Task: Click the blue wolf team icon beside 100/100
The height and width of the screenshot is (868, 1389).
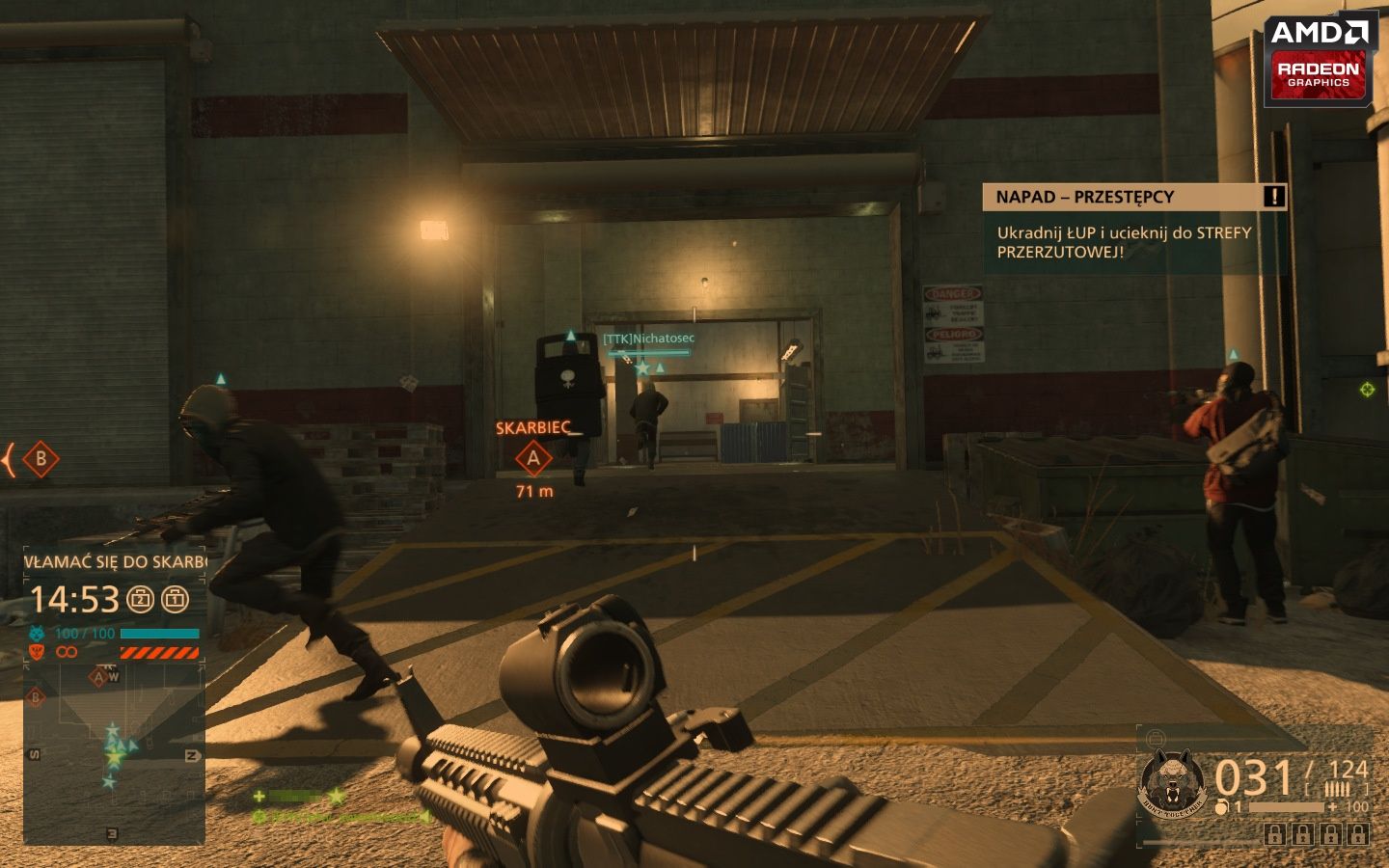Action: (x=36, y=633)
